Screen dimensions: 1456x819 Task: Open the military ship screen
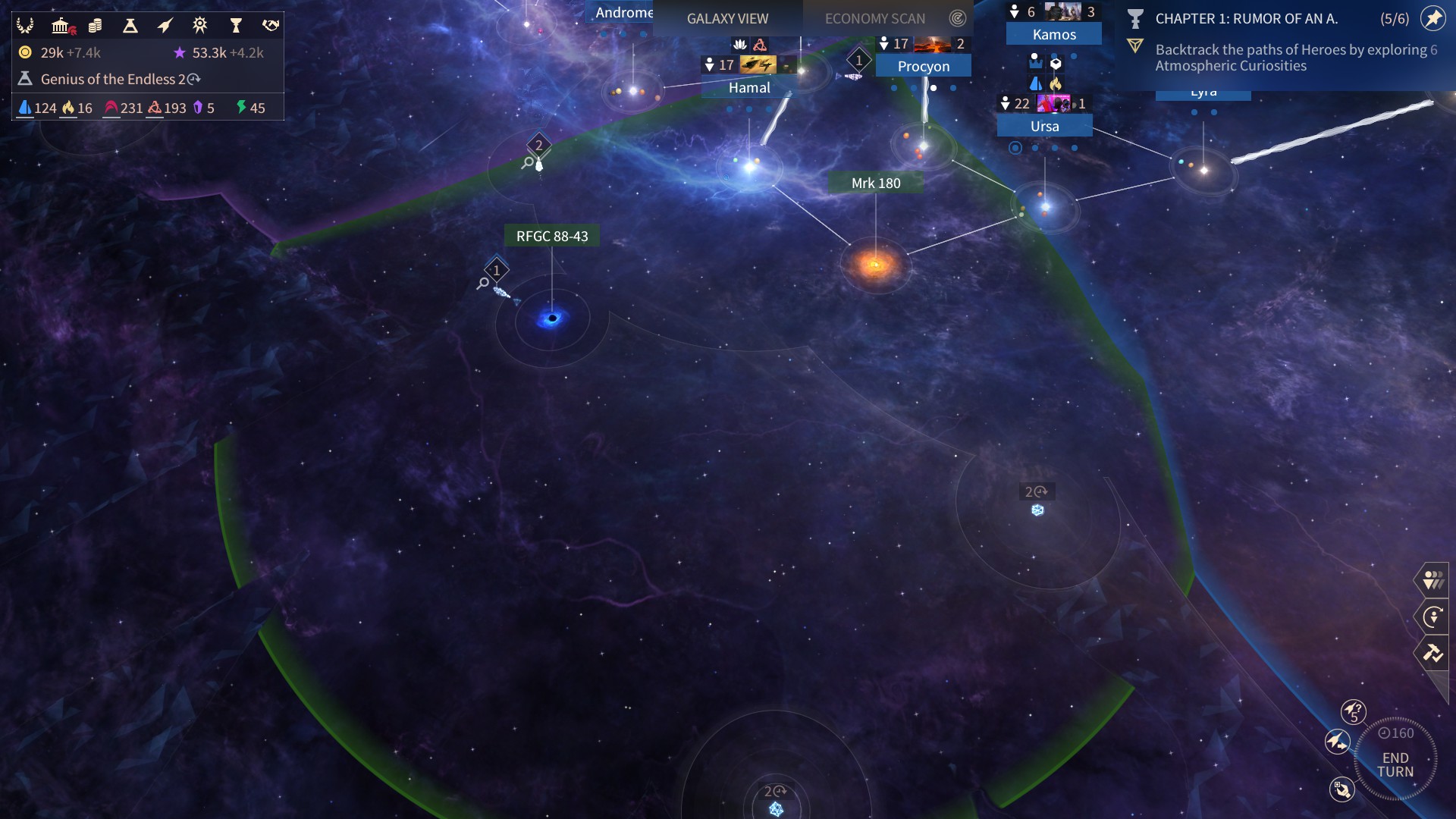(165, 26)
